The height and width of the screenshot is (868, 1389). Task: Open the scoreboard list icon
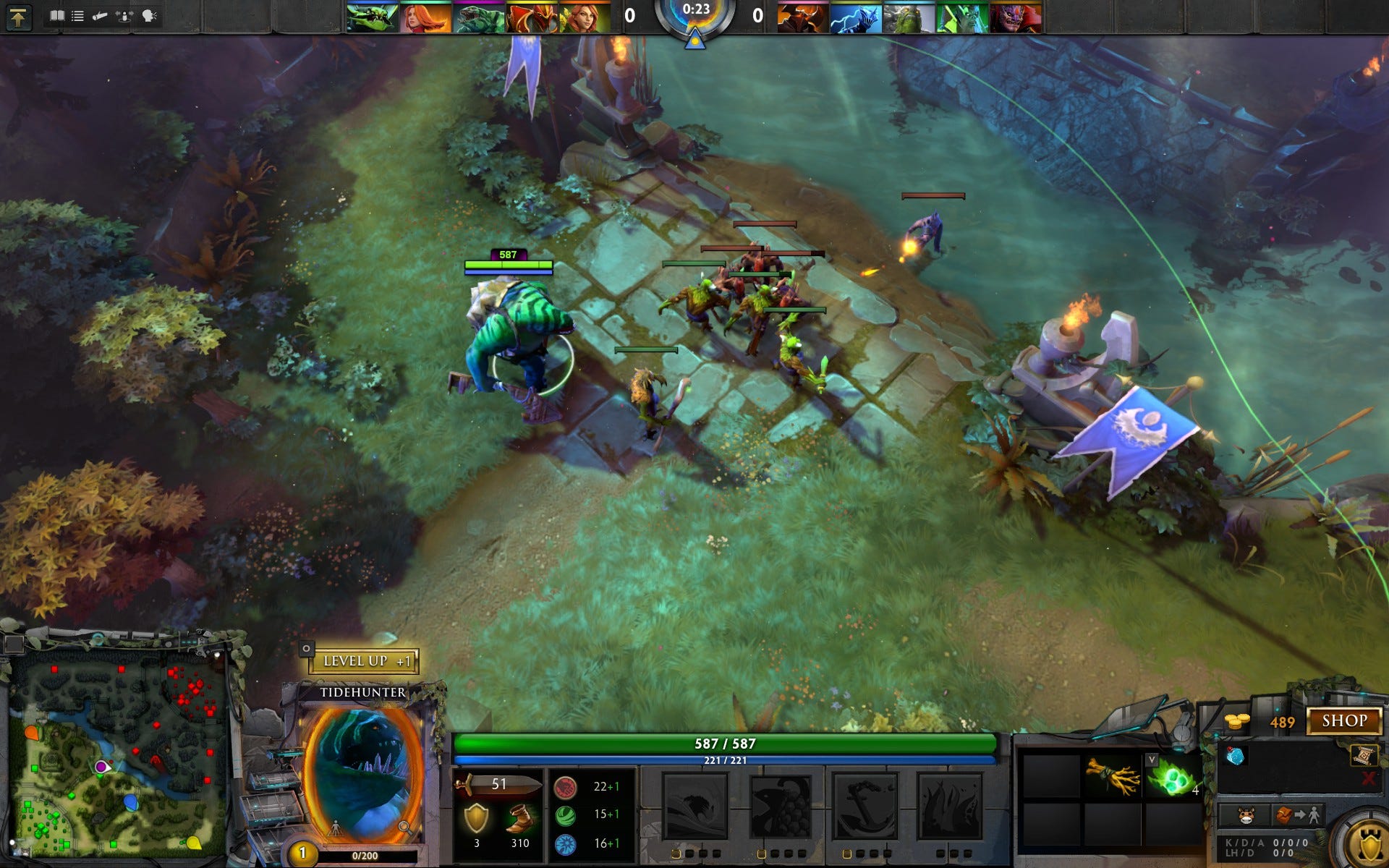[x=77, y=15]
